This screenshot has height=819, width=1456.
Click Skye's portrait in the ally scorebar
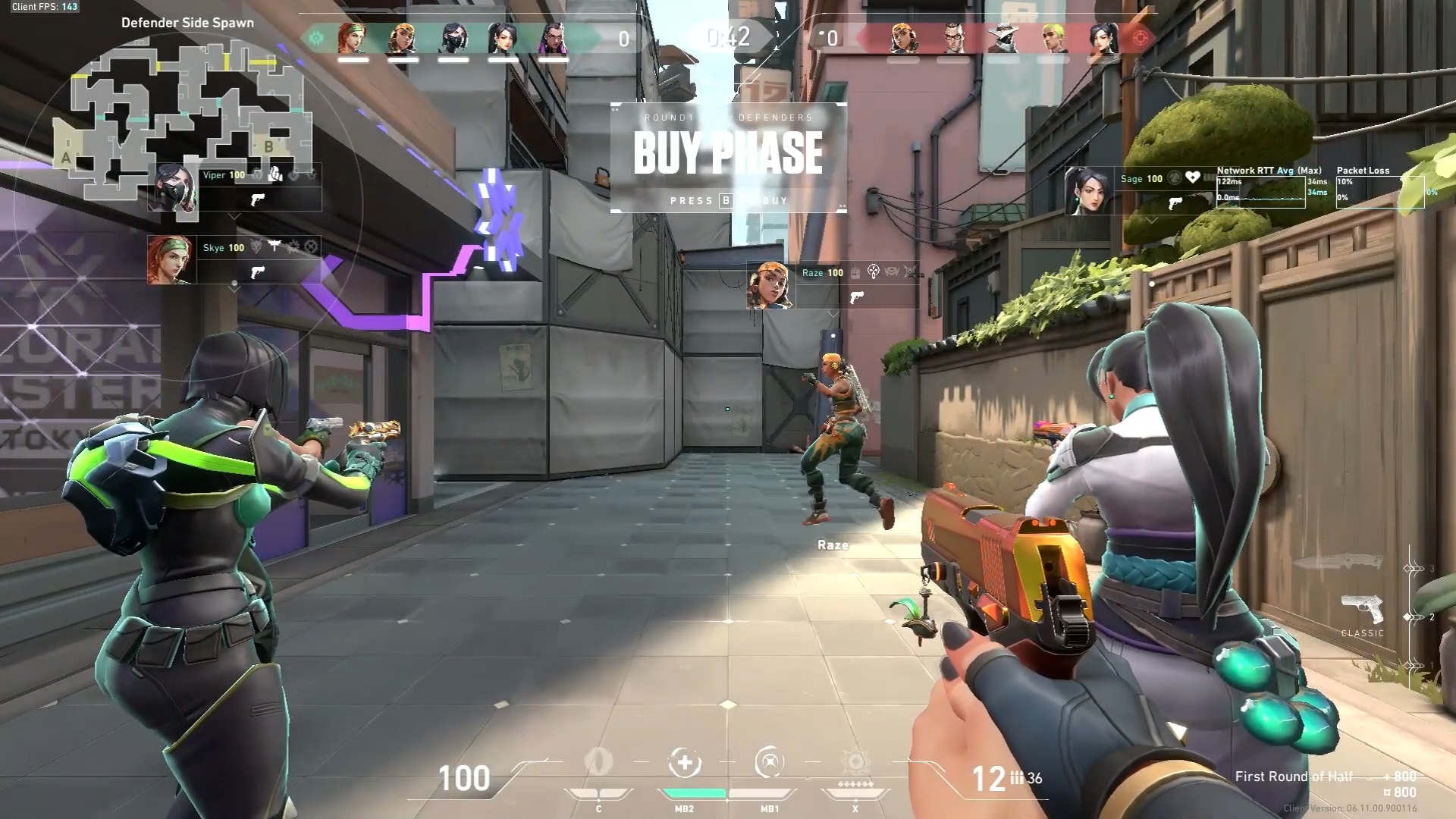pos(353,38)
